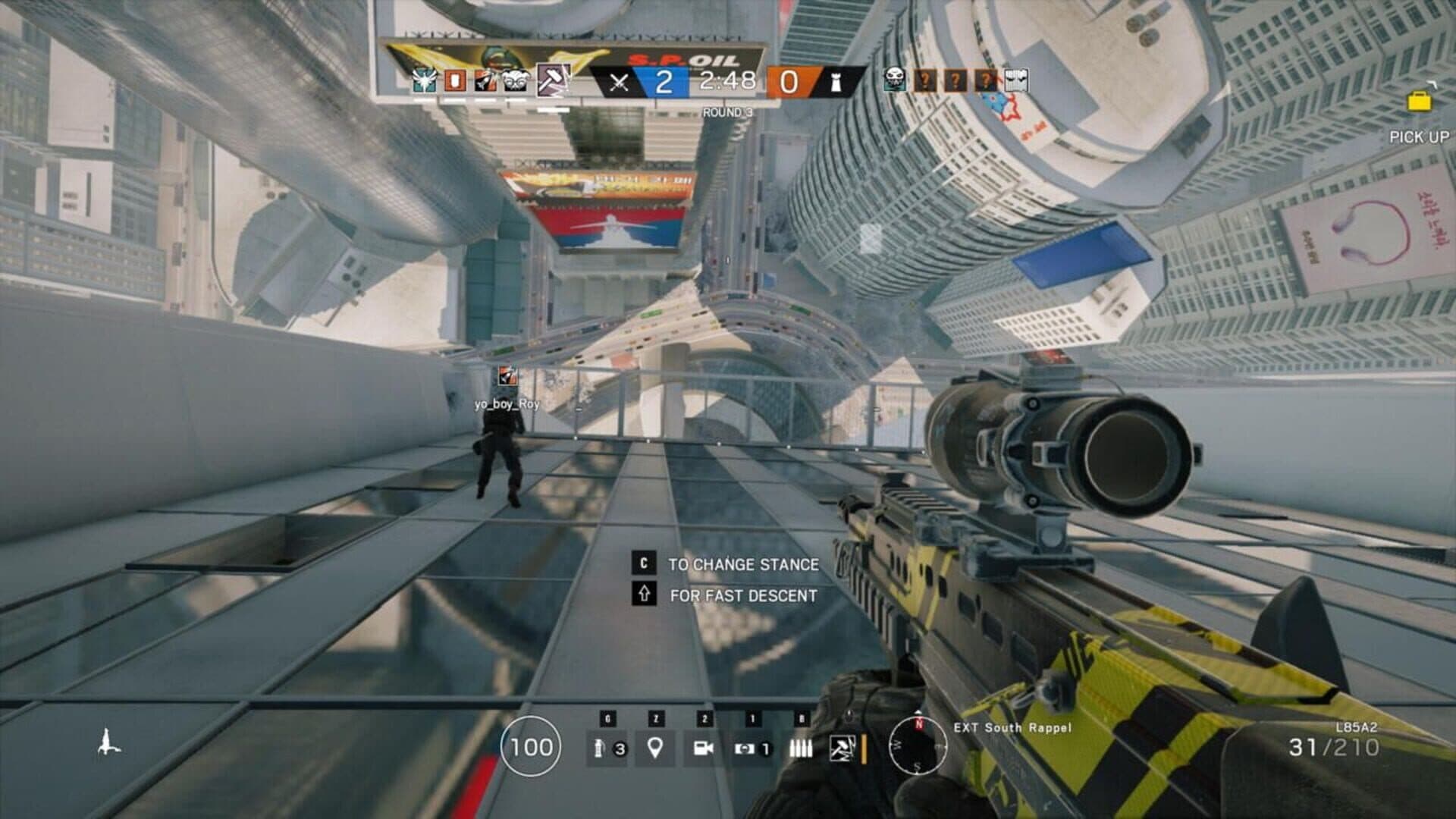
Task: Select the orange rocket teammate operator icon
Action: coord(485,80)
